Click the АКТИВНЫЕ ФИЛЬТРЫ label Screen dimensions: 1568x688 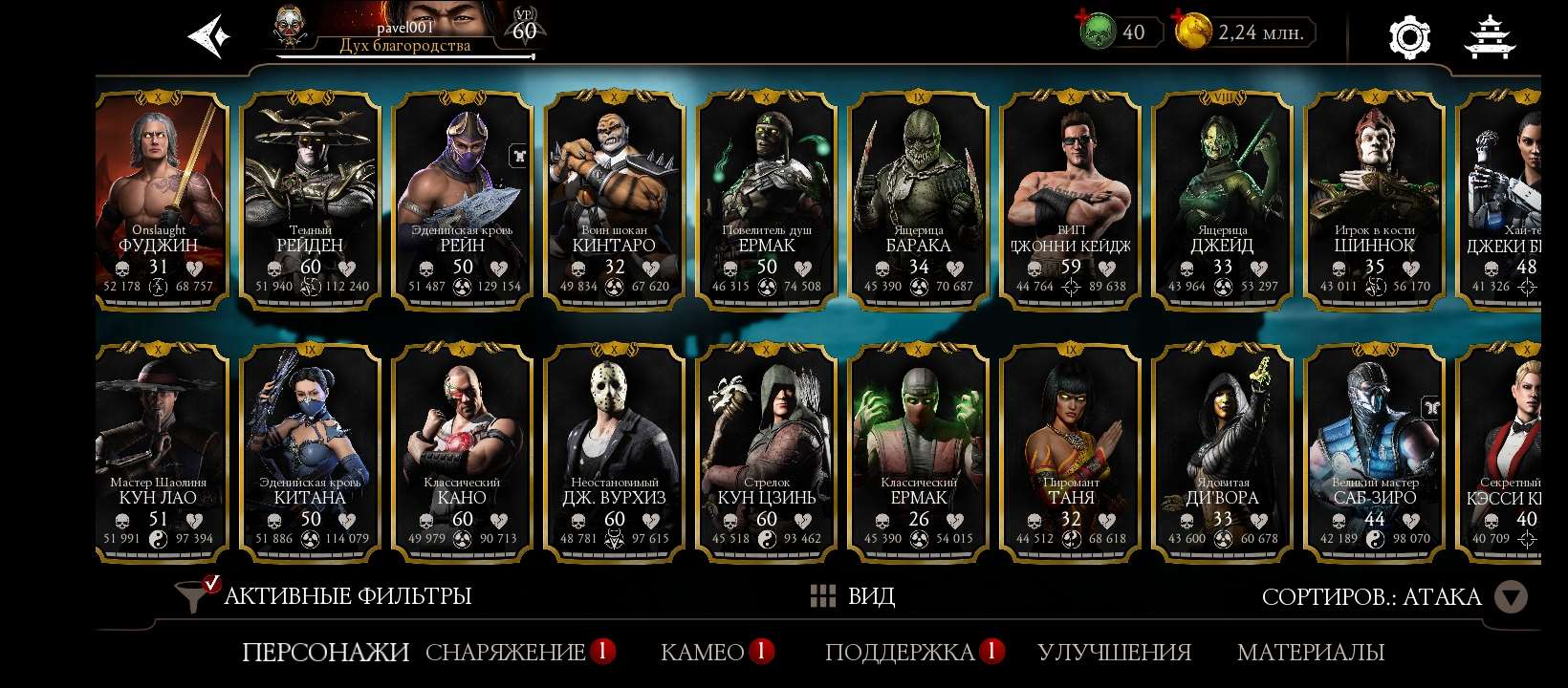(x=347, y=595)
